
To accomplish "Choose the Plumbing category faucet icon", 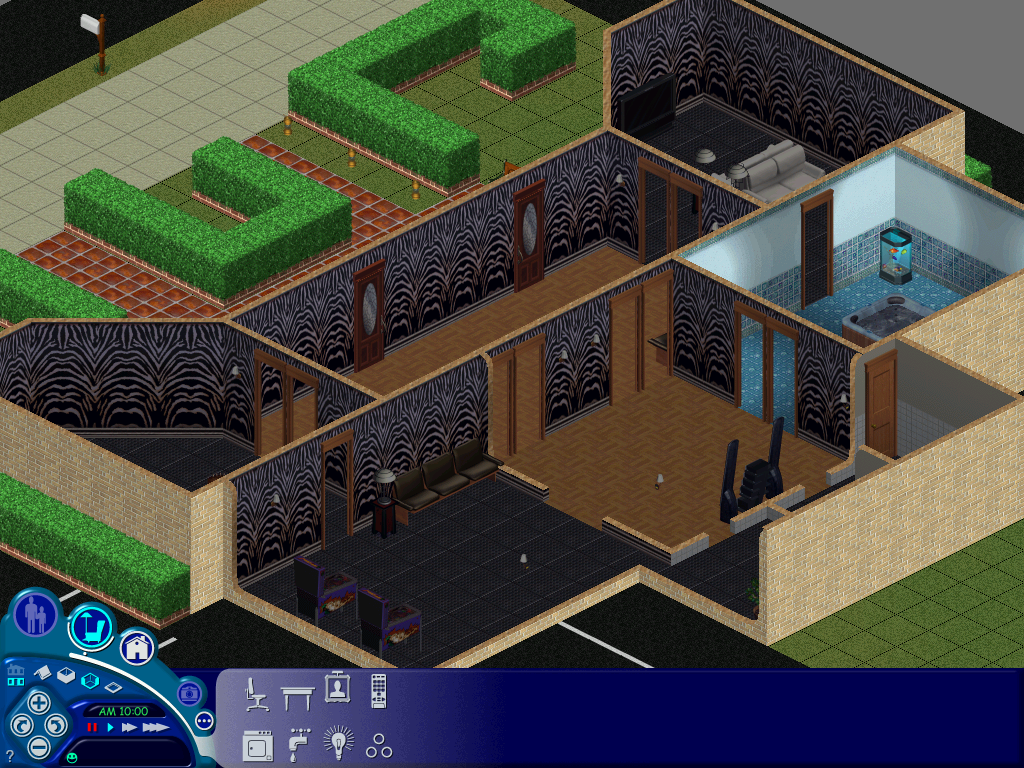I will (297, 745).
